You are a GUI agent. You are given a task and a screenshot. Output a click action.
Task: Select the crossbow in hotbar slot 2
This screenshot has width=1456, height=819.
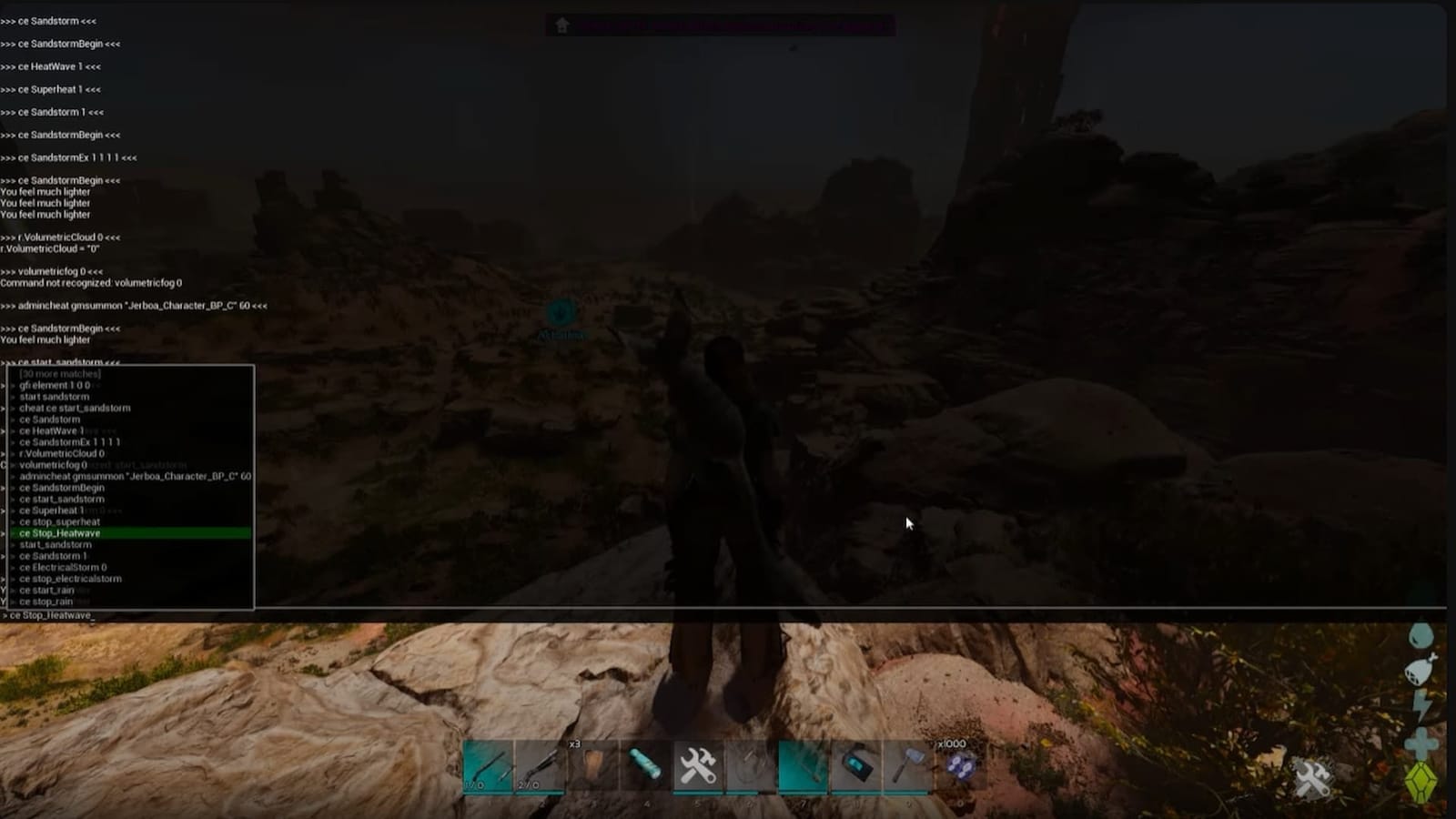point(540,767)
